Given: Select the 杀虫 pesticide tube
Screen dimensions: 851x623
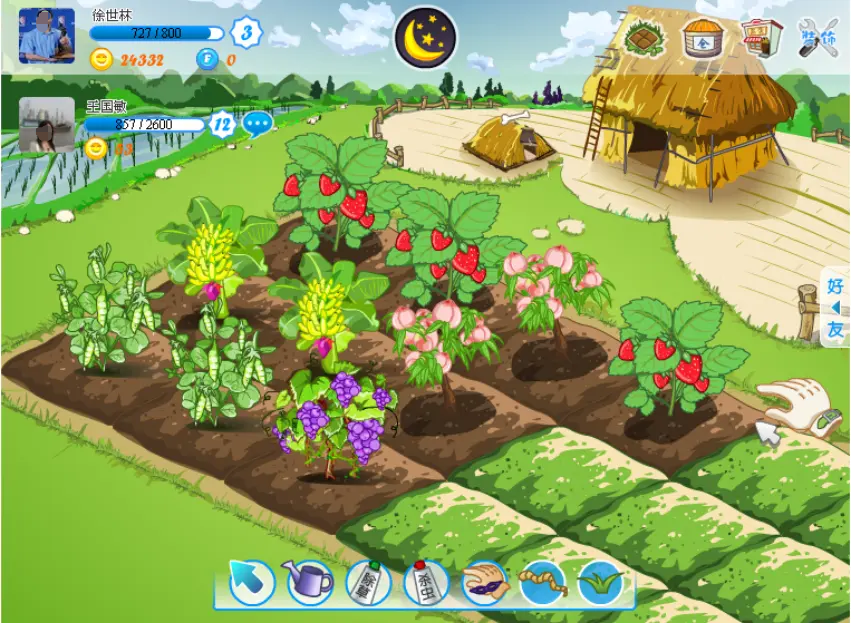Looking at the screenshot, I should click(x=426, y=582).
